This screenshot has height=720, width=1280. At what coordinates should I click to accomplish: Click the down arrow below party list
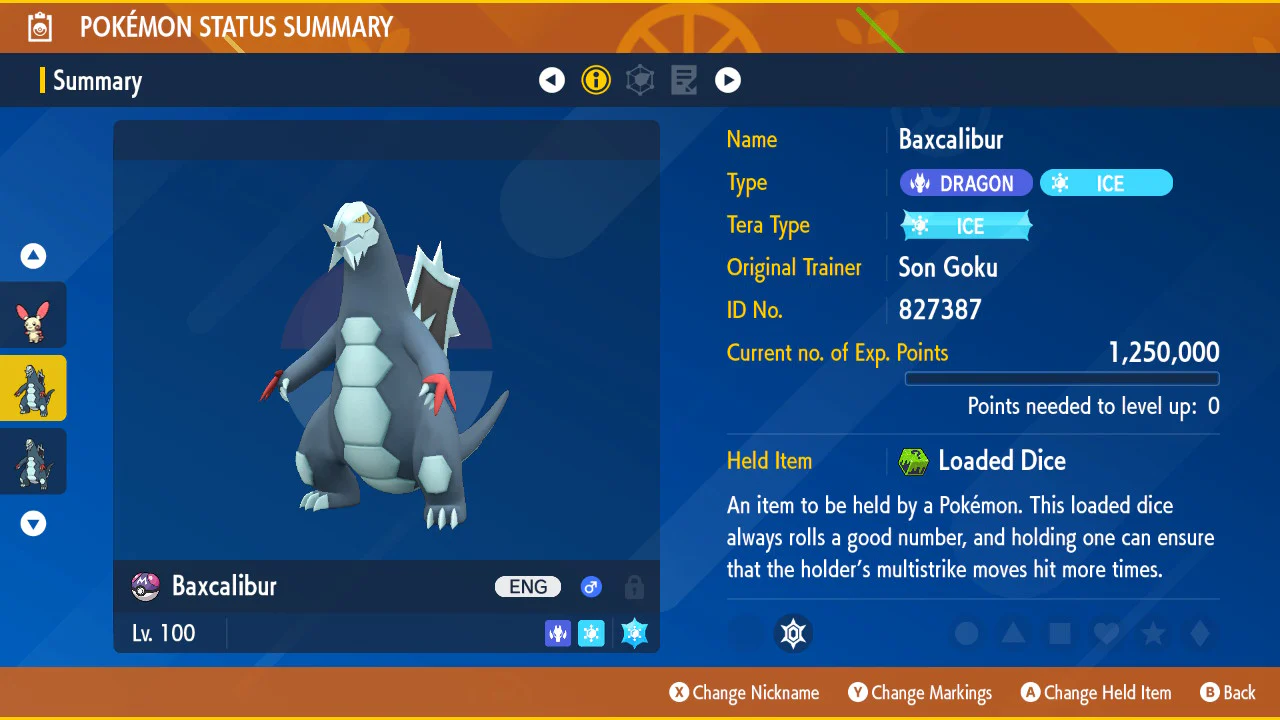pyautogui.click(x=34, y=523)
